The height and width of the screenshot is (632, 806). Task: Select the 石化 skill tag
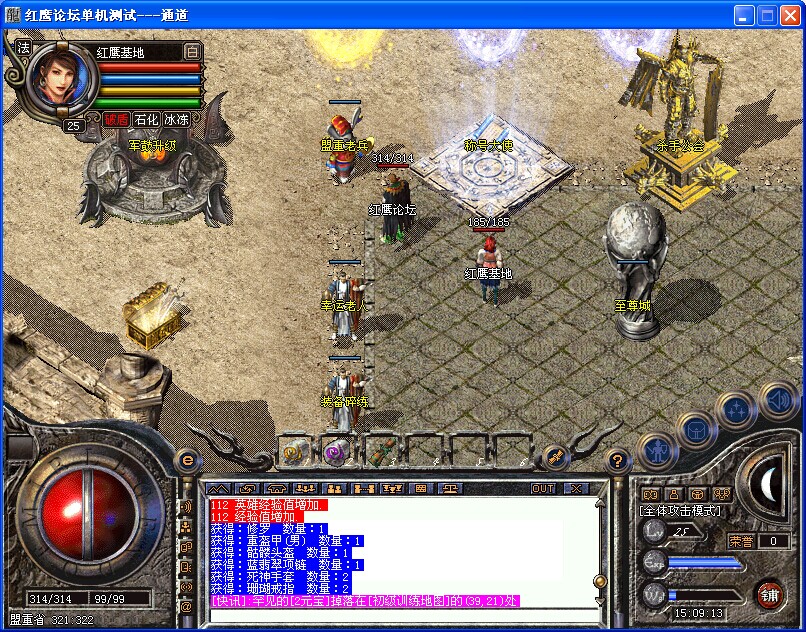coord(146,119)
